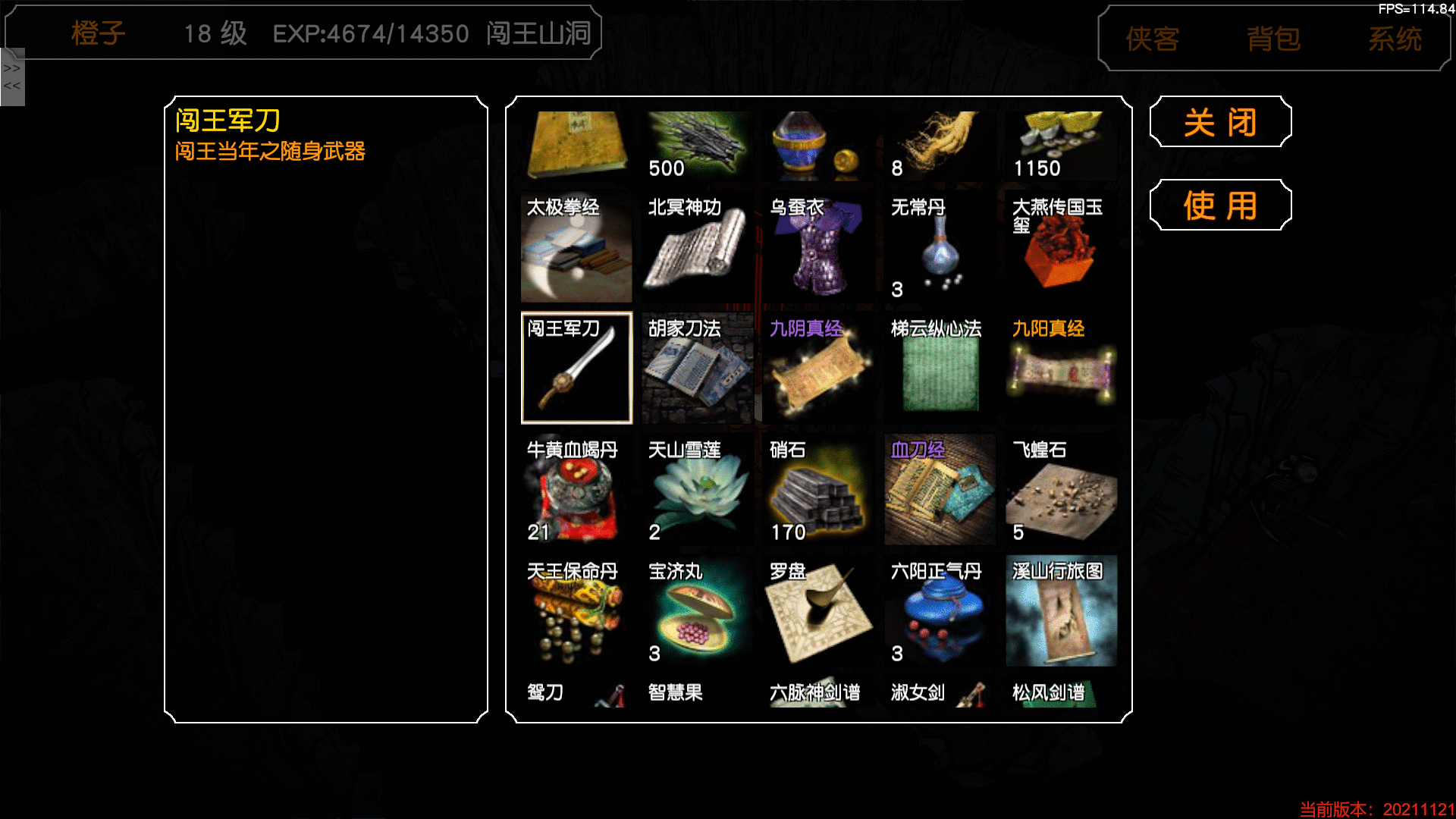Expand the sidebar with the >> arrow
This screenshot has width=1456, height=819.
pyautogui.click(x=11, y=67)
